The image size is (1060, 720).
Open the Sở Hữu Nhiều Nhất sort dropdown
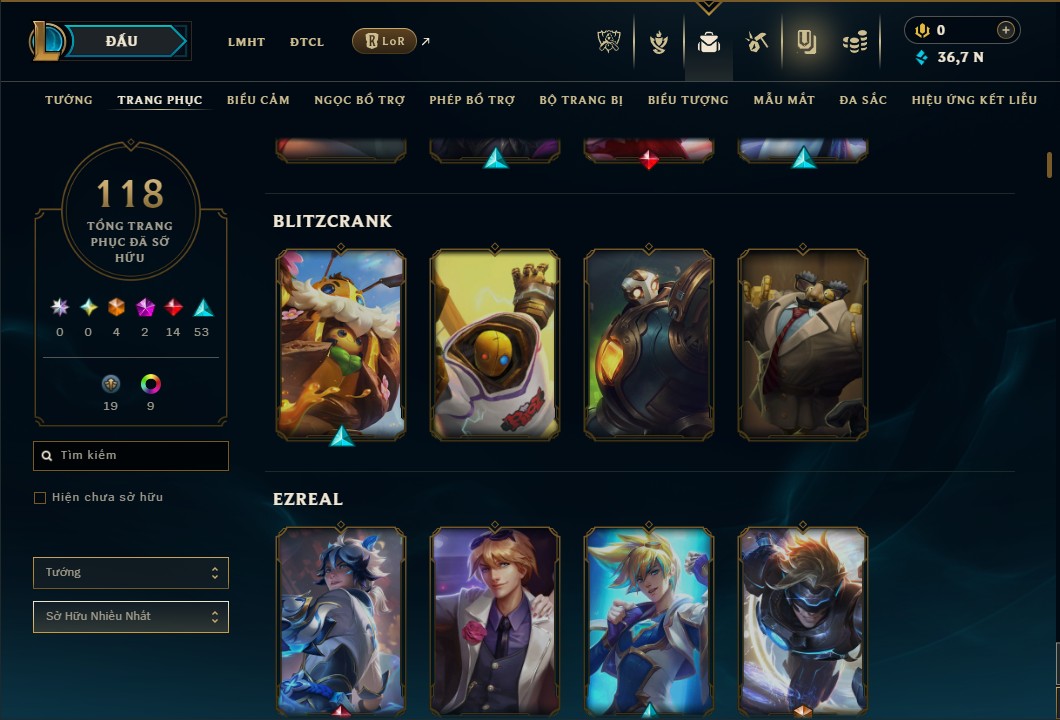[131, 617]
